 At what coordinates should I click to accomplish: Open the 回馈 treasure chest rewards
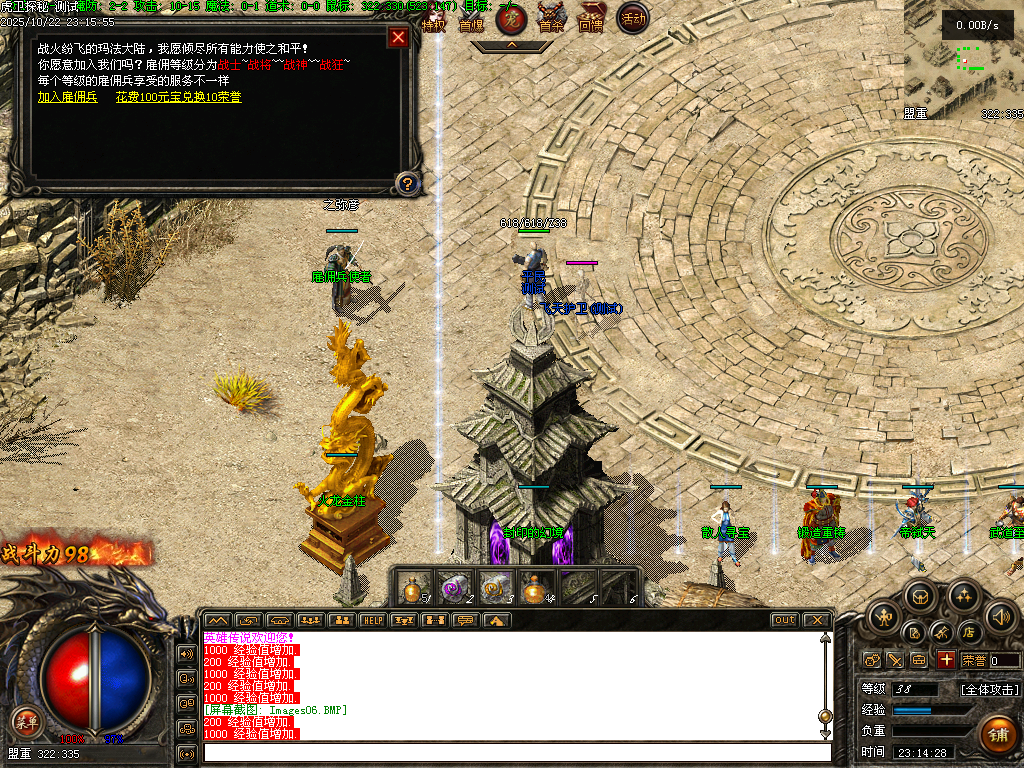592,20
